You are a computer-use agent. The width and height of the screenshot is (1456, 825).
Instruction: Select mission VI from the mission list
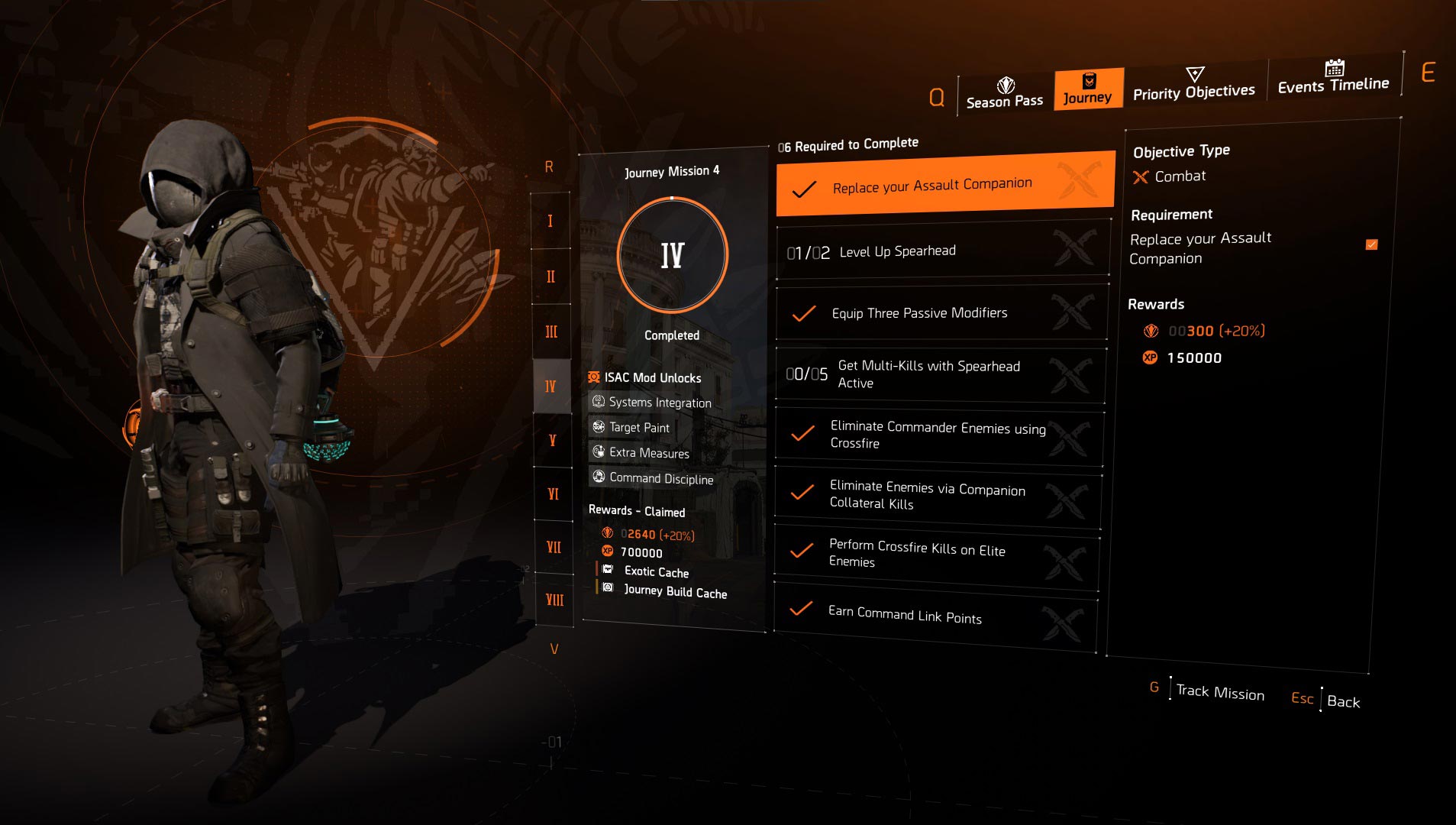pyautogui.click(x=552, y=494)
